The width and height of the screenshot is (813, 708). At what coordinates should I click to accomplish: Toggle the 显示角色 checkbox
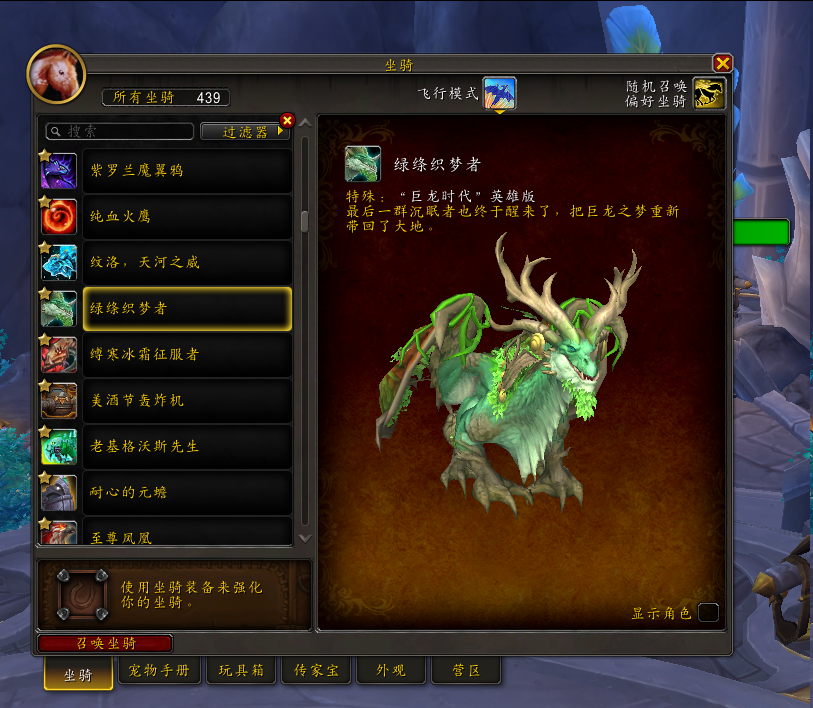pos(708,612)
